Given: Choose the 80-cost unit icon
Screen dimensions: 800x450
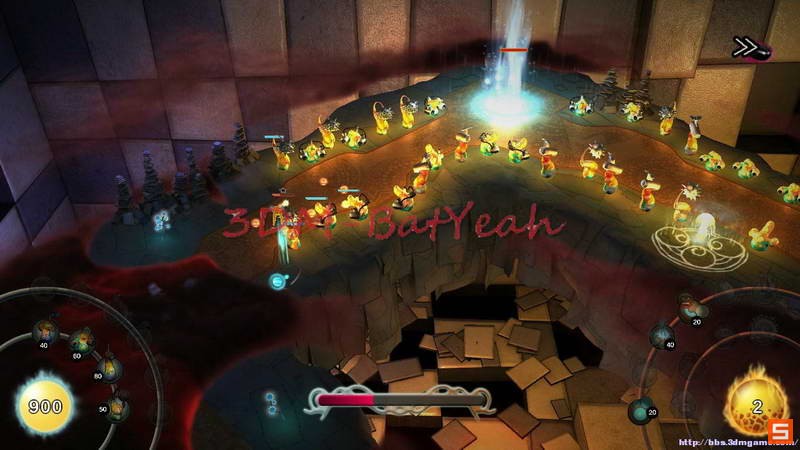Looking at the screenshot, I should pos(107,369).
